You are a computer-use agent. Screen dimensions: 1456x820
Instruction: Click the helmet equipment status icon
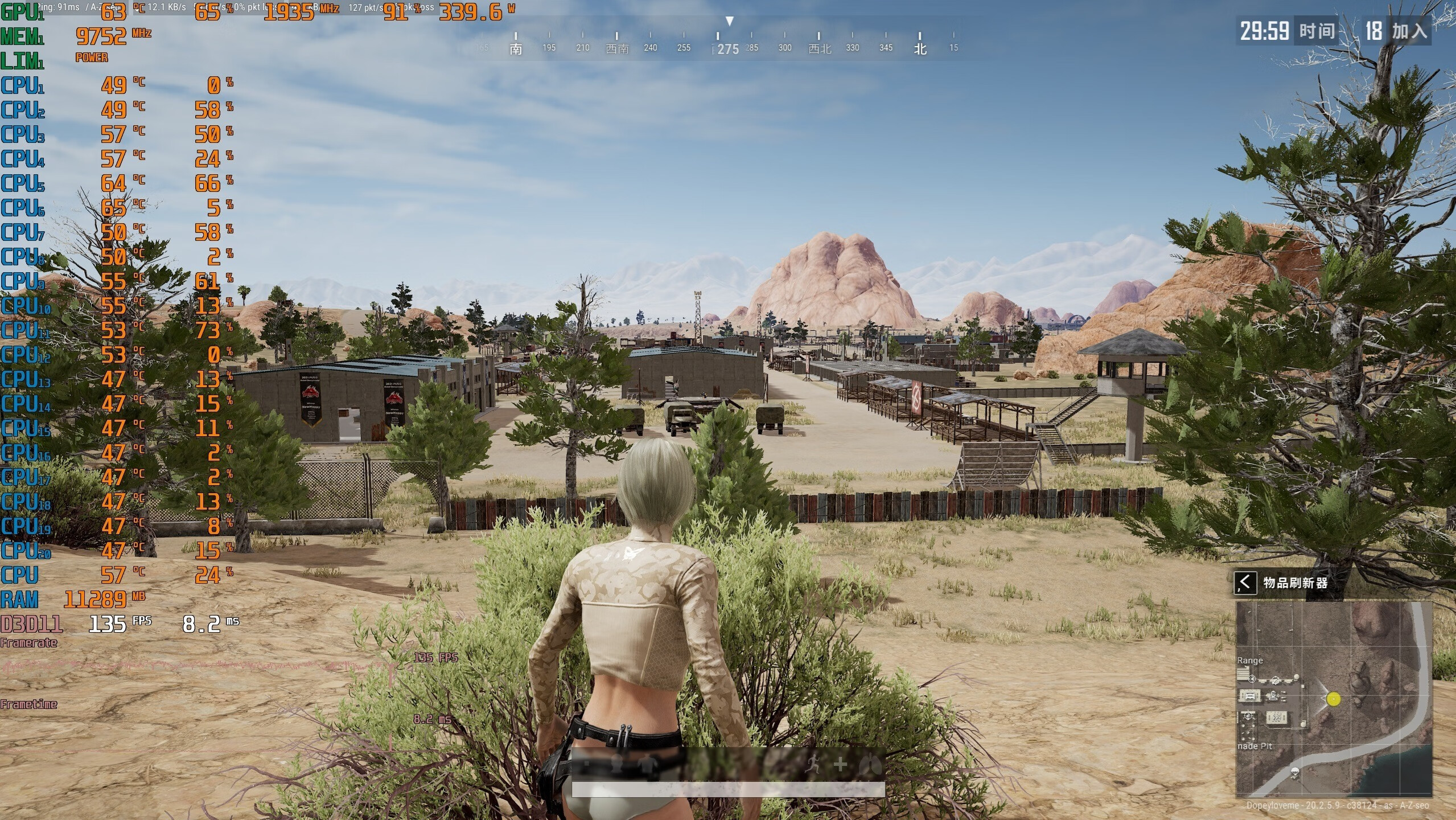pos(618,765)
